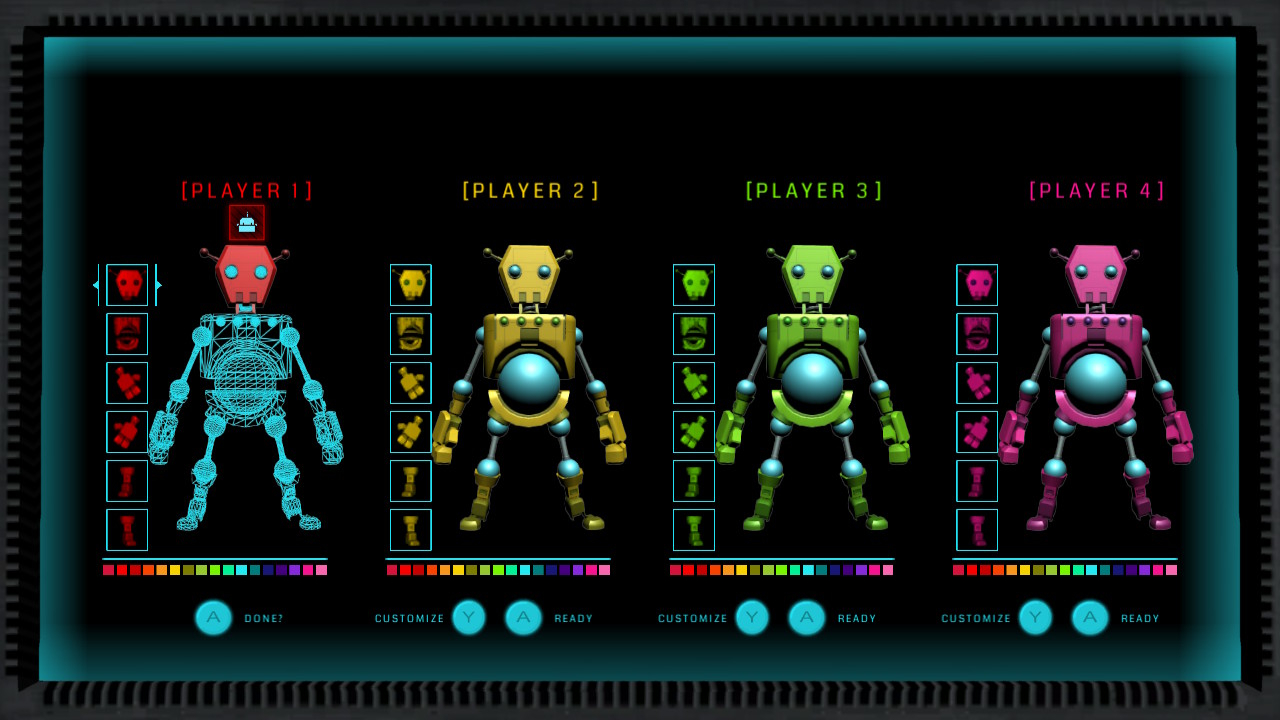Select Player 4's foot part slot
Image resolution: width=1280 pixels, height=720 pixels.
(977, 530)
